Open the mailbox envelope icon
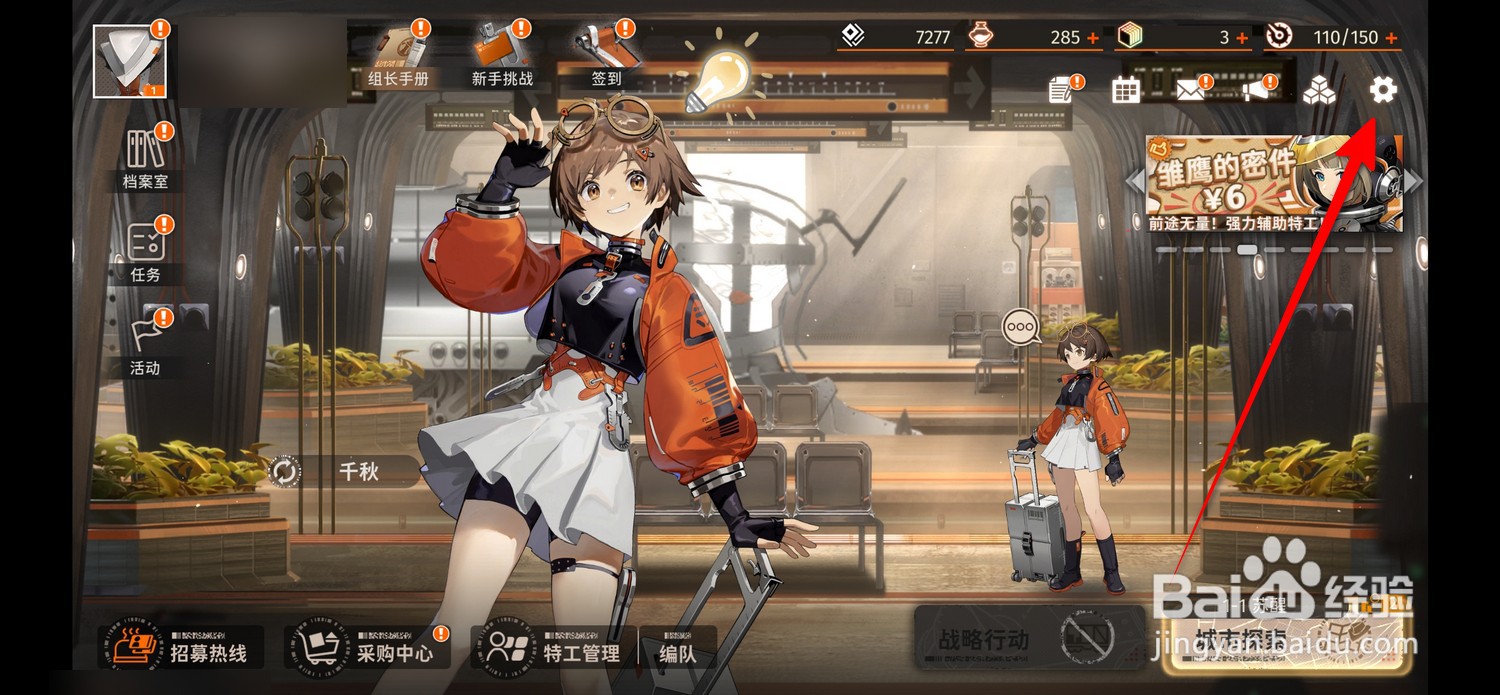This screenshot has height=695, width=1500. [x=1189, y=91]
